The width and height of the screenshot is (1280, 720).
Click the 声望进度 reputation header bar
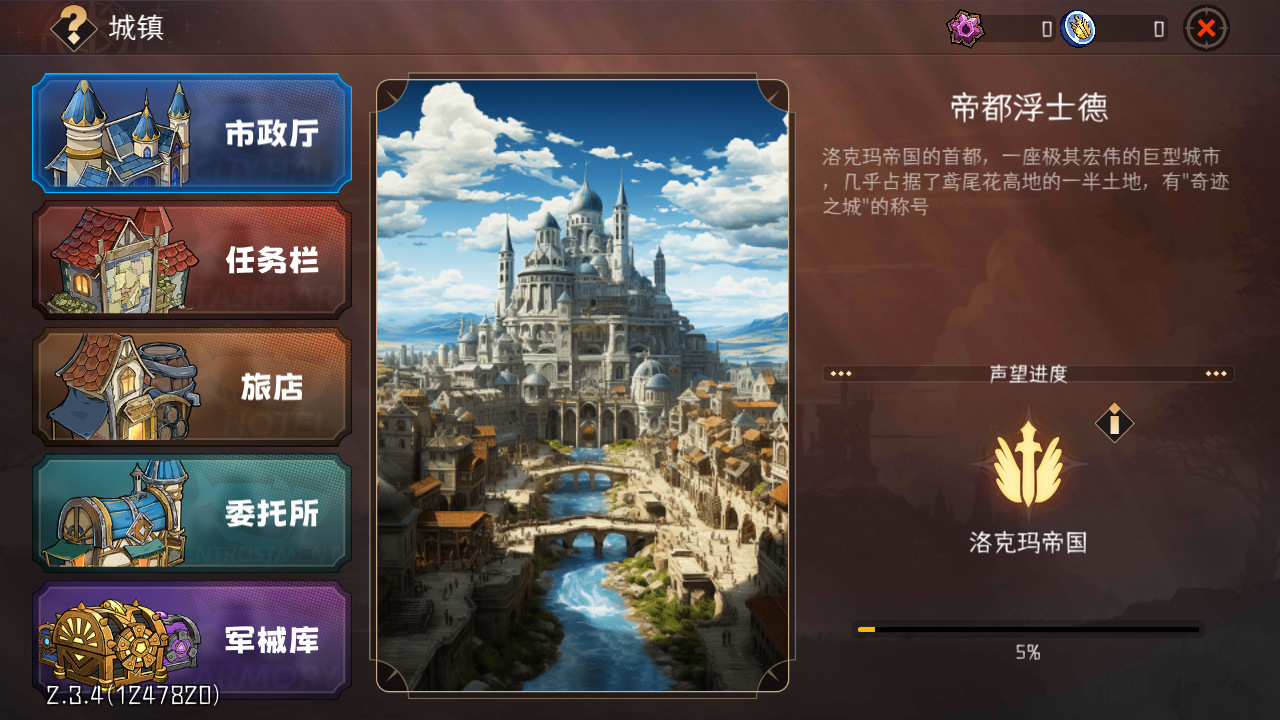[1028, 374]
